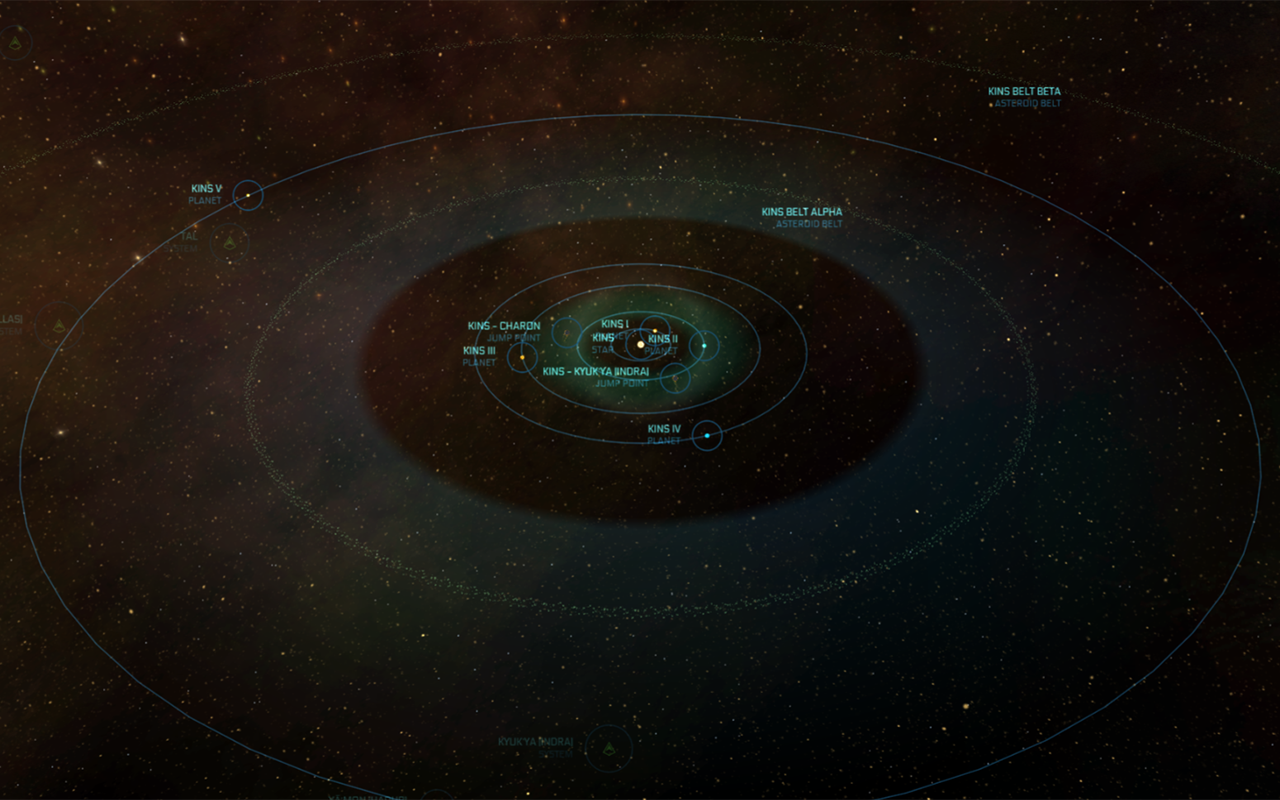Choose the Kins III planet marker
Viewport: 1280px width, 800px height.
coord(522,357)
